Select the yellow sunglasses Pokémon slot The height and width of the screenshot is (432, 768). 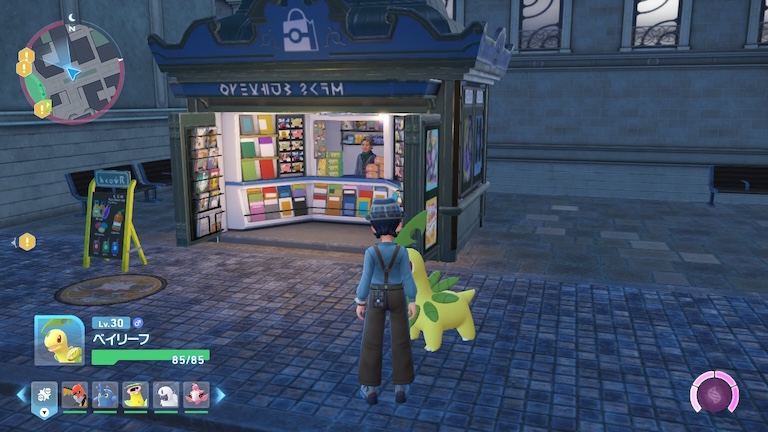[x=136, y=395]
